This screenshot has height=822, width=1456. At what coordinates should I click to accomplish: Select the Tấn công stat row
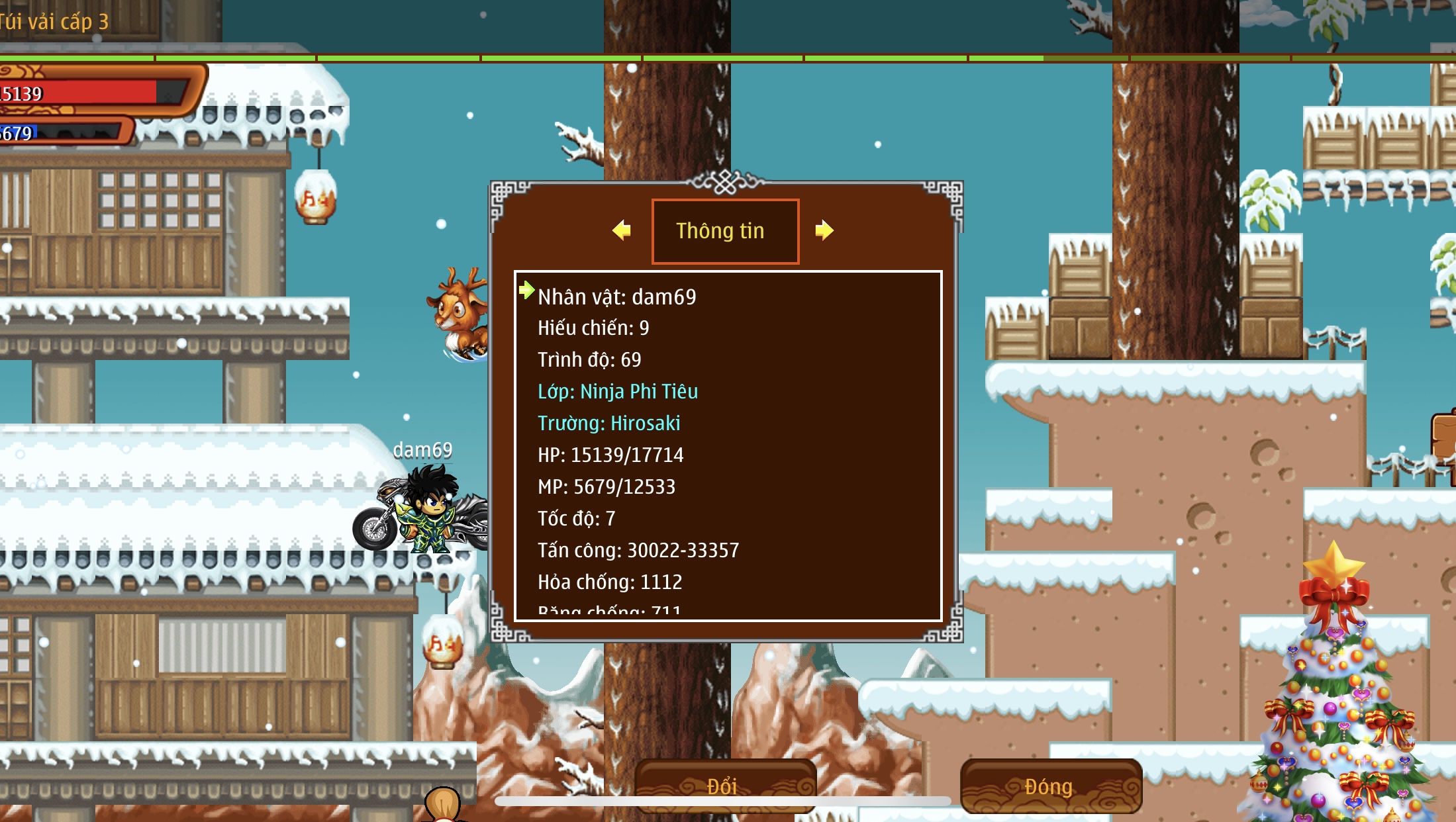point(638,550)
